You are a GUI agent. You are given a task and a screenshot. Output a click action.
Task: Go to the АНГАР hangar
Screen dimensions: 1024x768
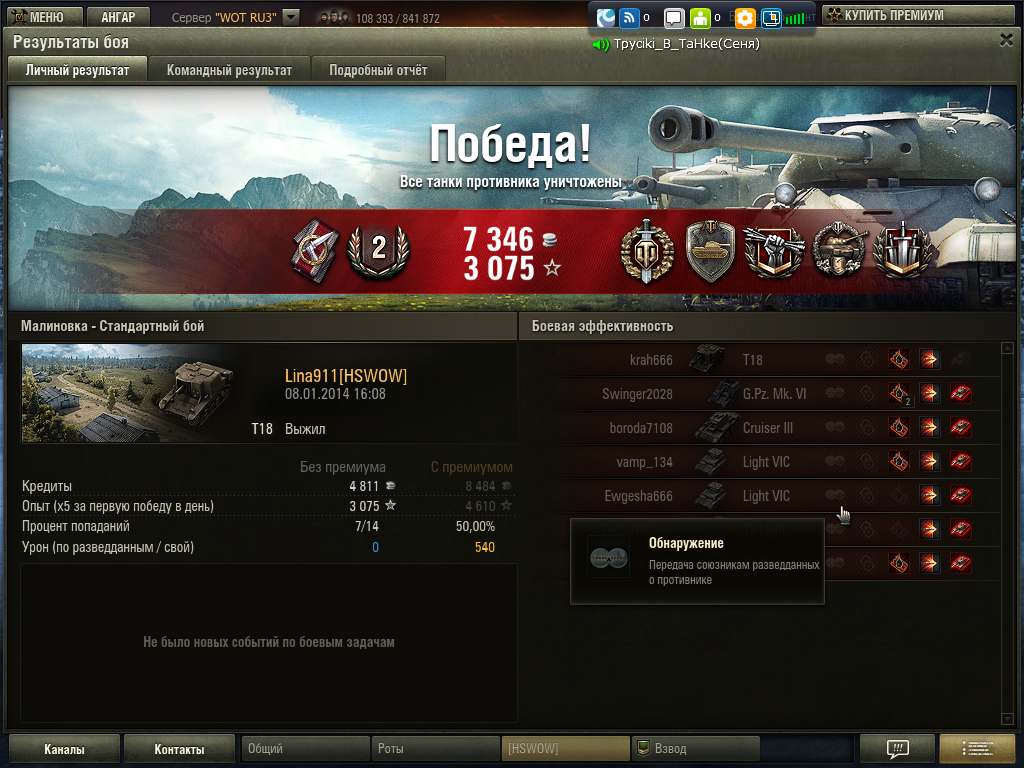pyautogui.click(x=118, y=17)
